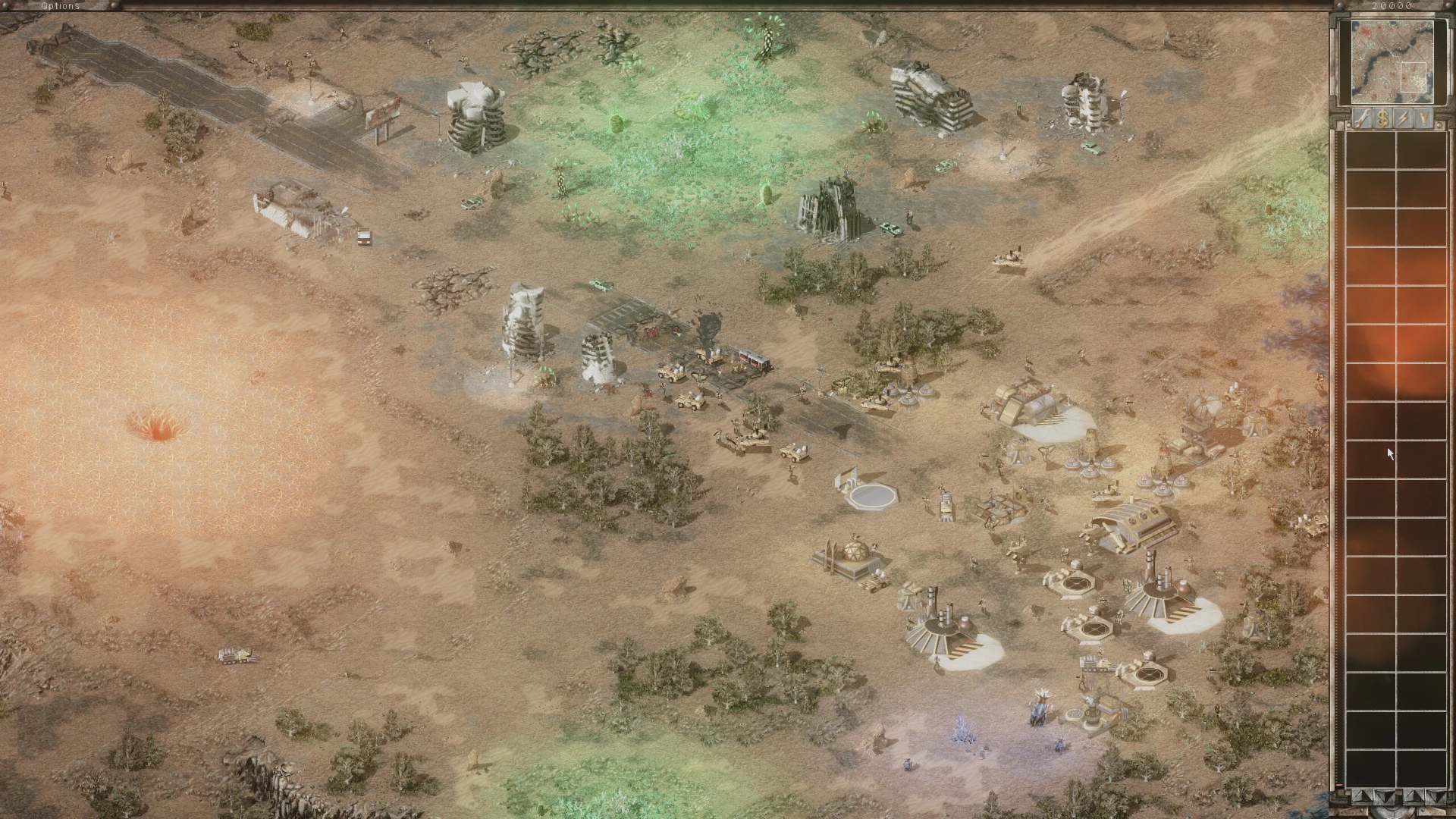
Task: Choose the arrowhead waypoint button
Action: click(1424, 118)
